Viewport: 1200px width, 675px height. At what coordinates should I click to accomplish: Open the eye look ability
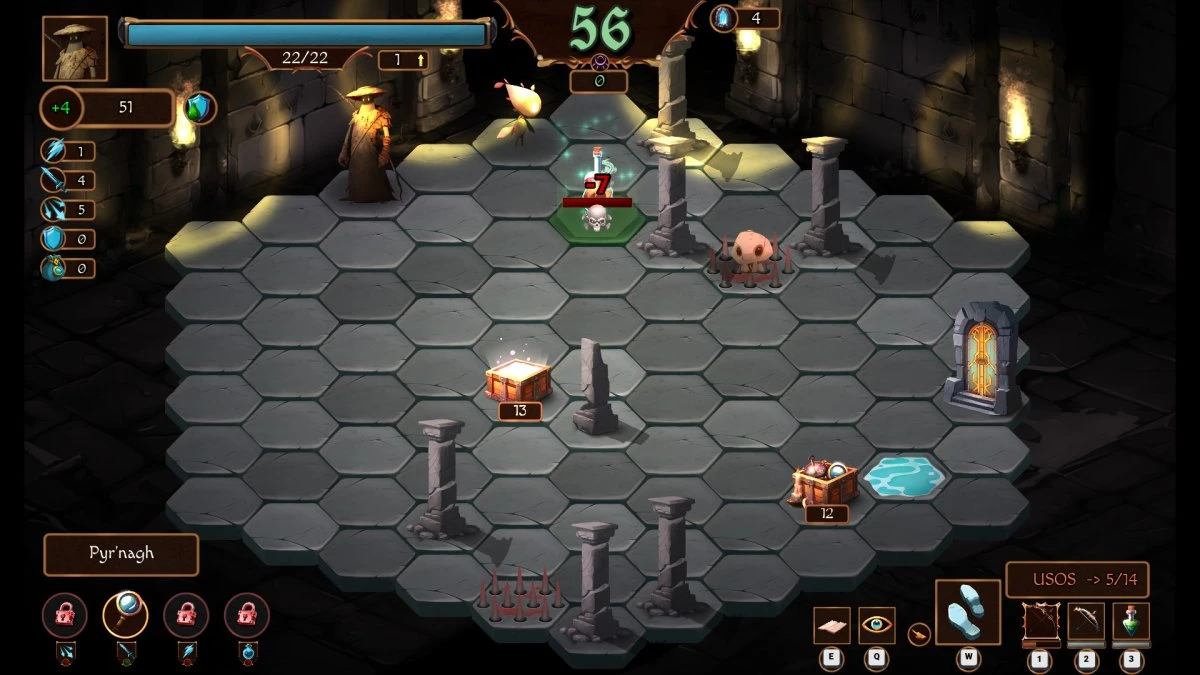[877, 625]
